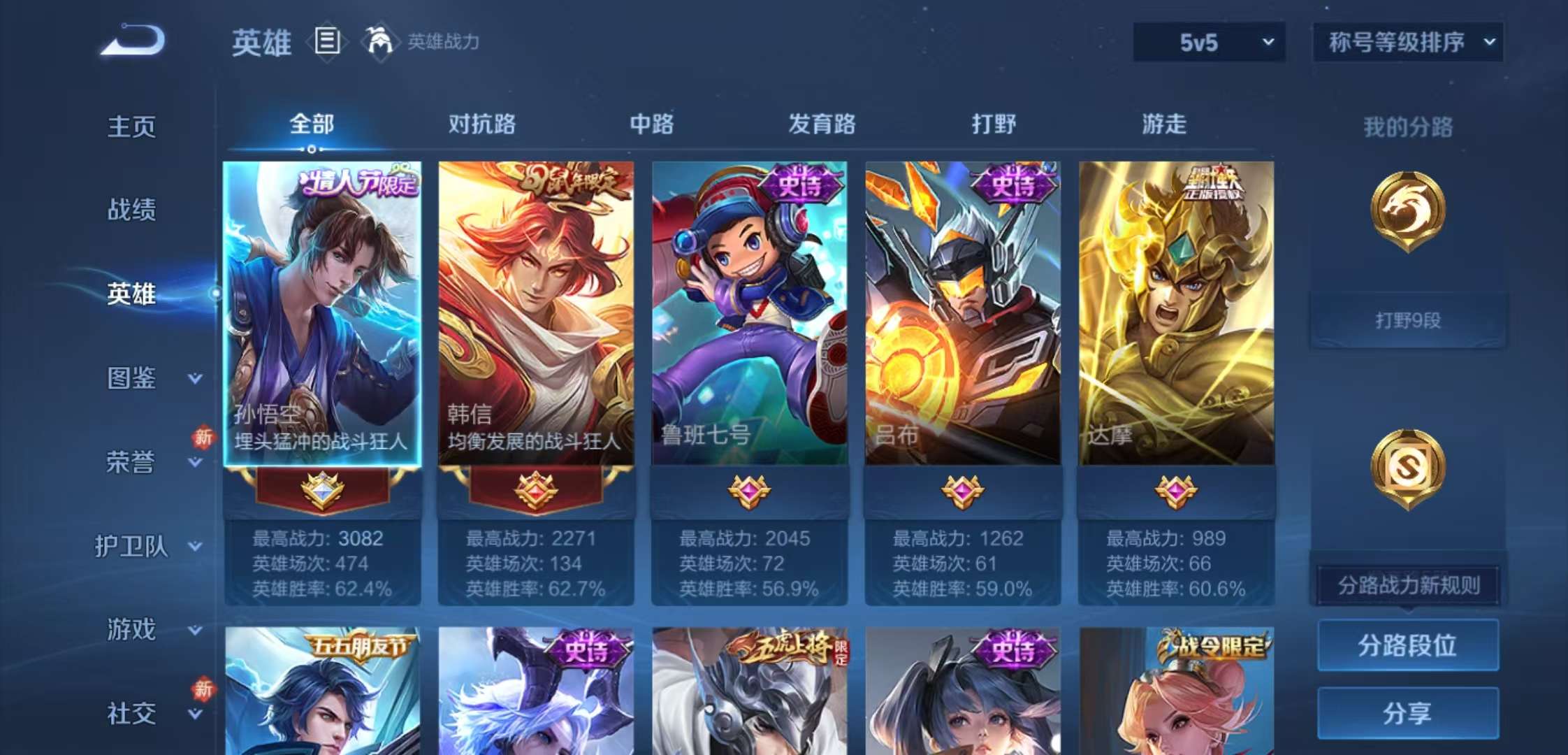Open the hero list document icon beside 英雄
This screenshot has width=1568, height=755.
click(326, 42)
